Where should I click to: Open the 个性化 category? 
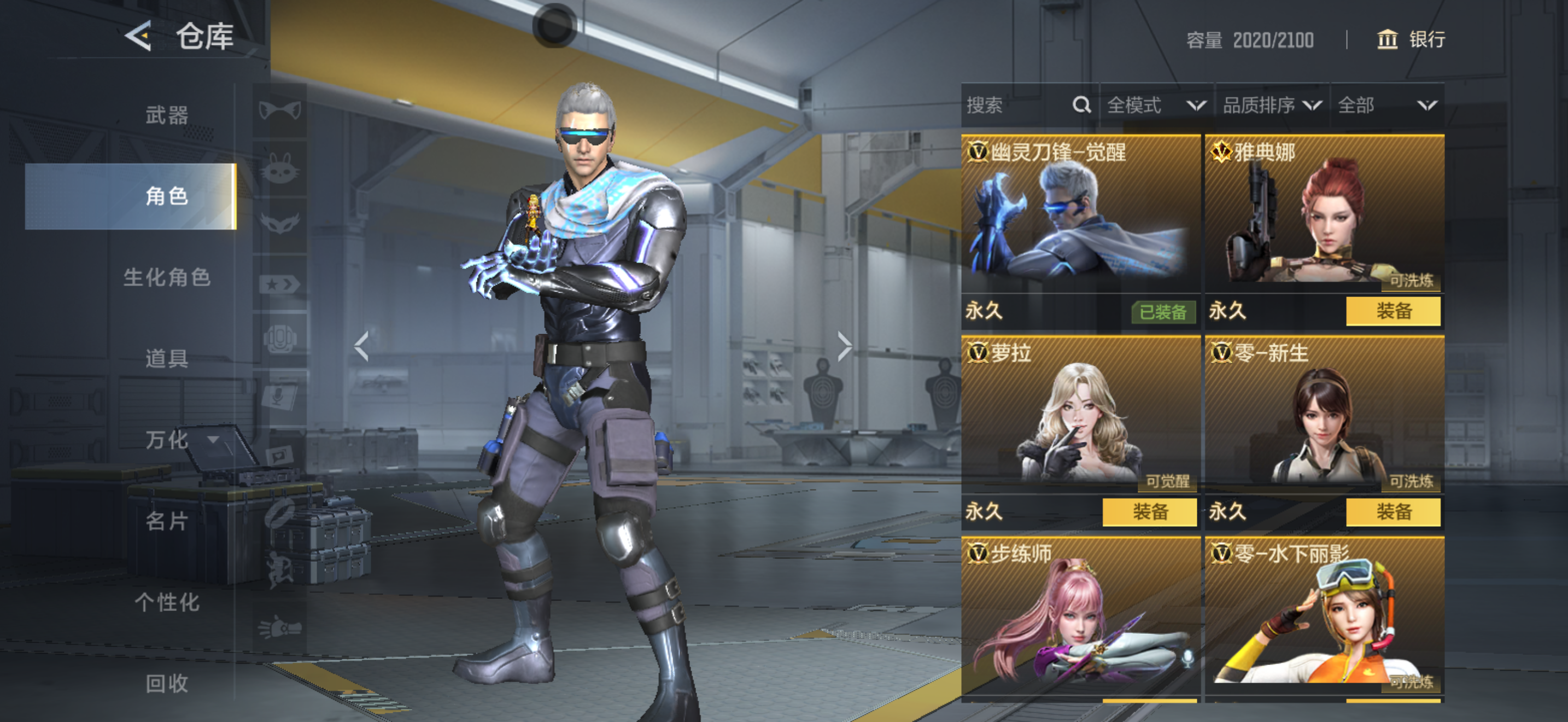point(166,602)
